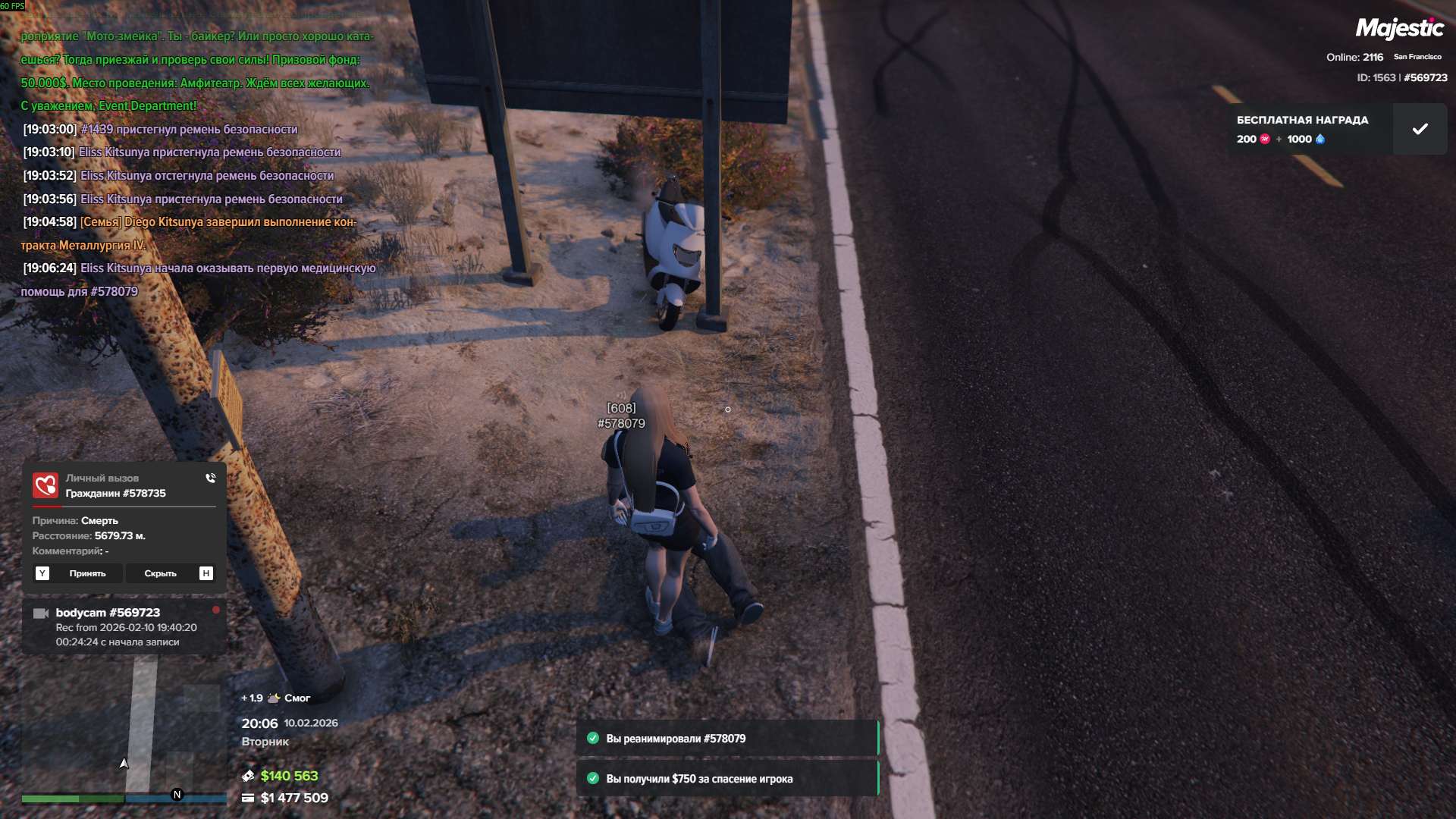This screenshot has width=1456, height=819.
Task: Claim the free reward checkmark
Action: [x=1420, y=129]
